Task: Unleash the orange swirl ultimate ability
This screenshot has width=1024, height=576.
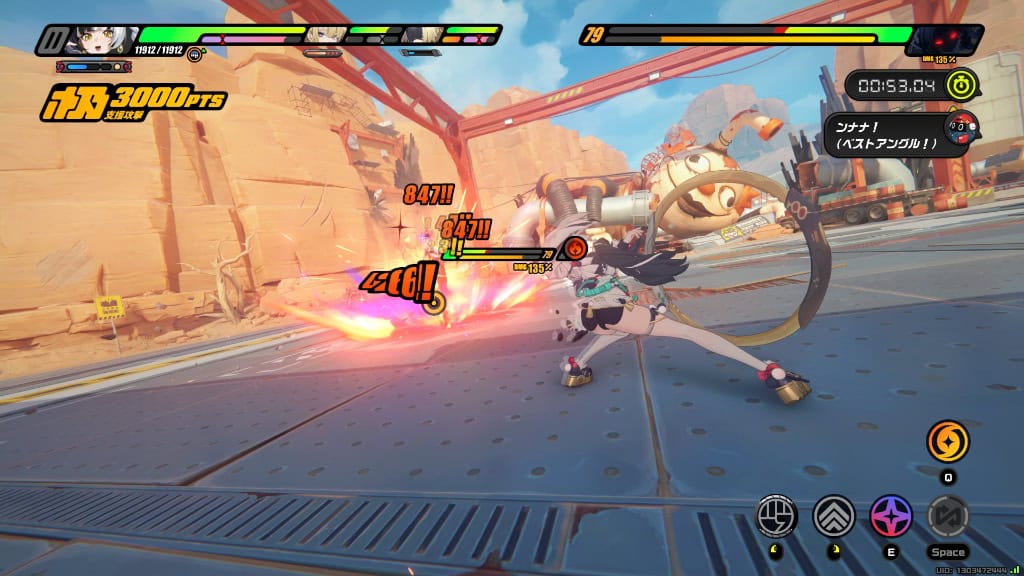Action: (947, 441)
